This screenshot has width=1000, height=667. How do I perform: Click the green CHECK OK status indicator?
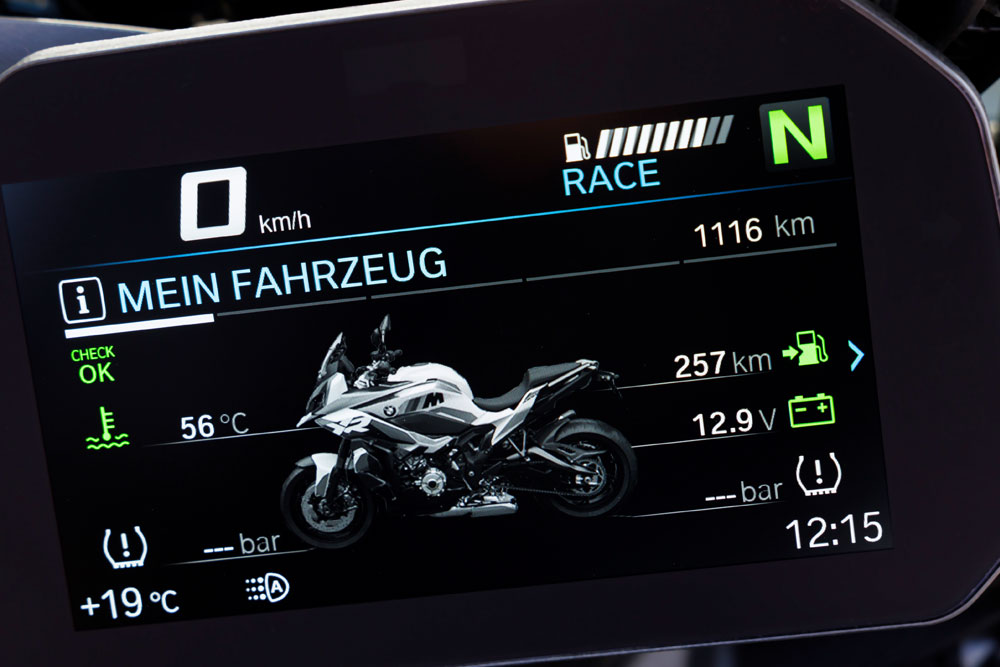(93, 367)
